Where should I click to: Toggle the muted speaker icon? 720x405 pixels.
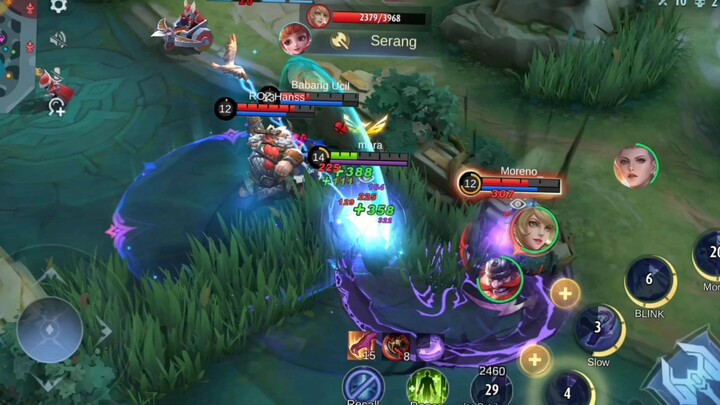58,40
